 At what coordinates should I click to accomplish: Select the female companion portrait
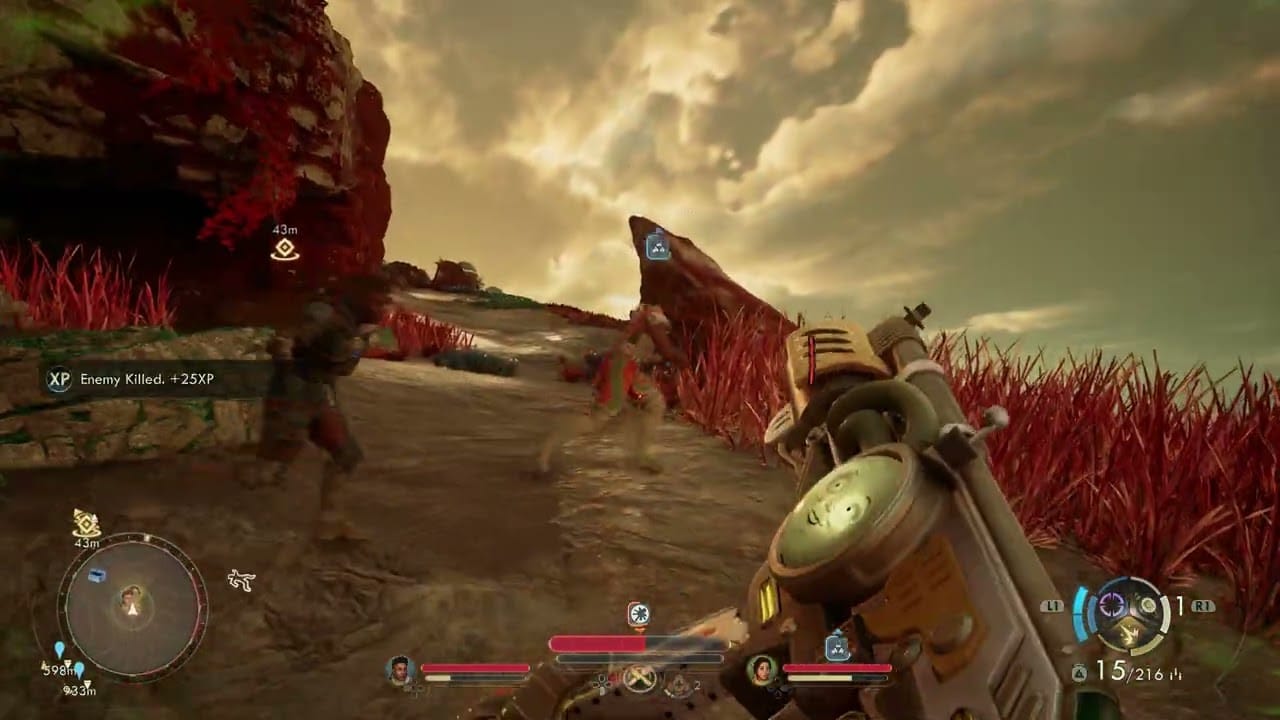(763, 670)
